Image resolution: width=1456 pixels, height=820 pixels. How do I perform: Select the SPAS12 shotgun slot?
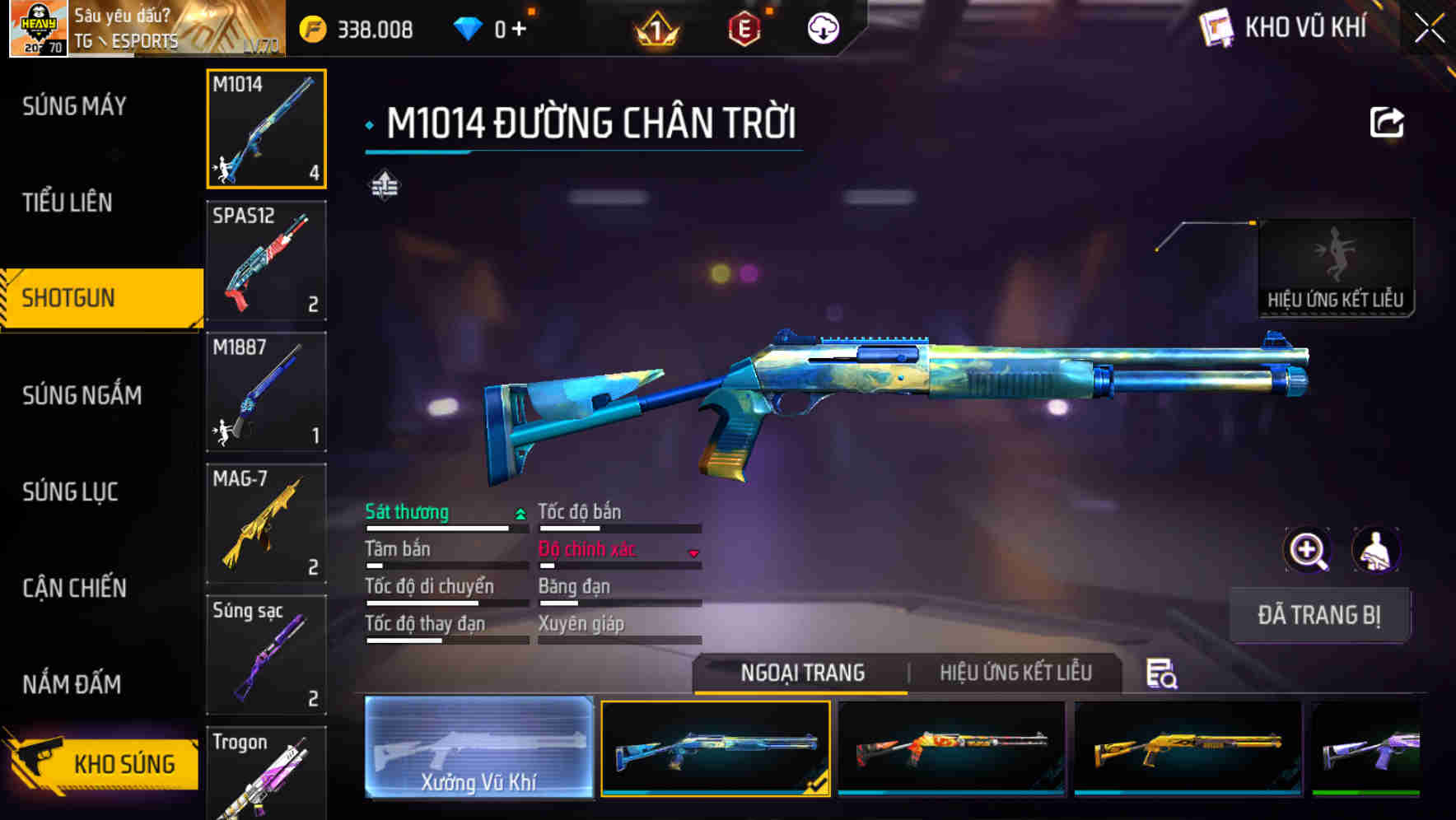coord(266,261)
